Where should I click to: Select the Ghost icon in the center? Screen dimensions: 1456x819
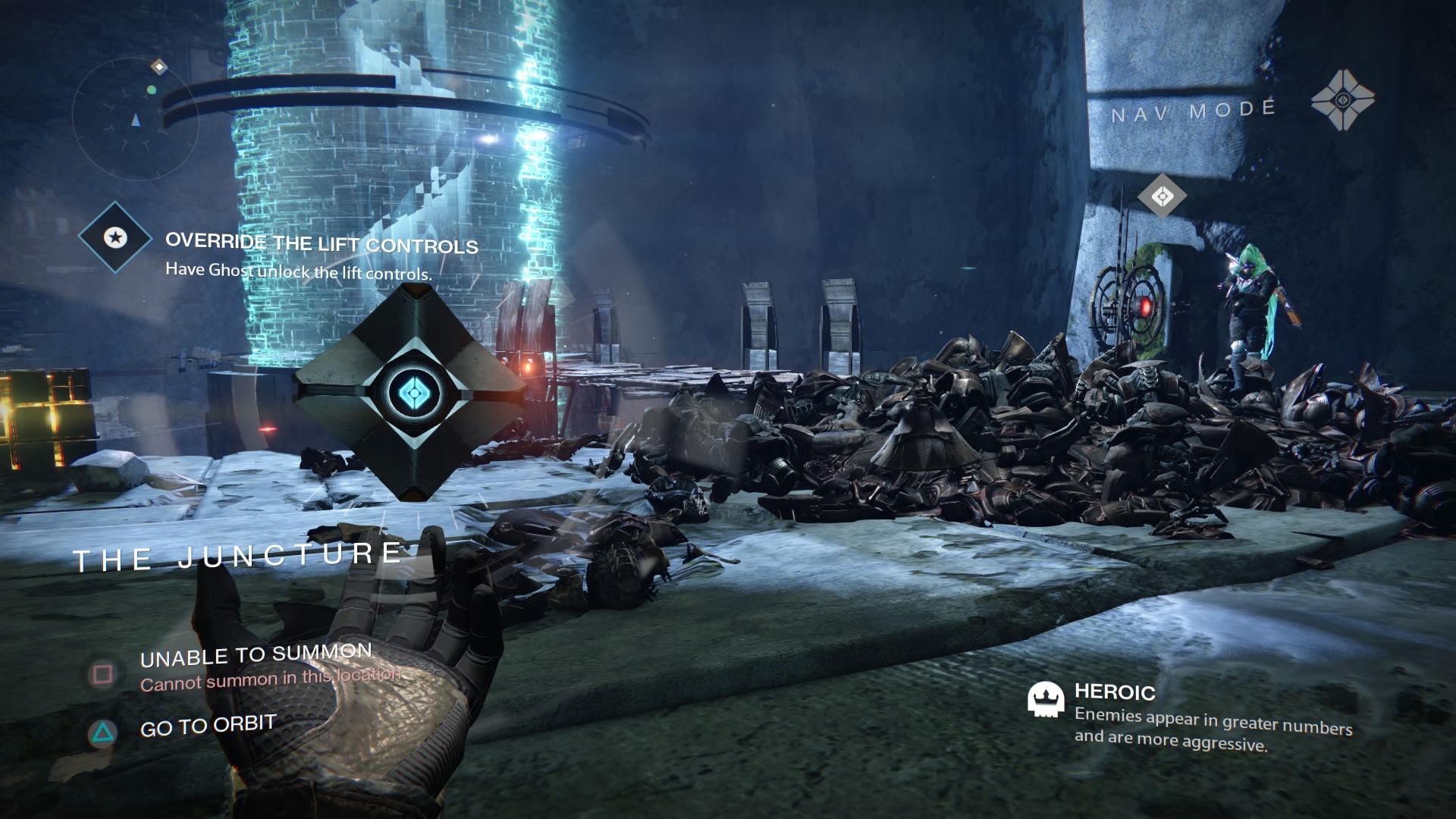[412, 394]
